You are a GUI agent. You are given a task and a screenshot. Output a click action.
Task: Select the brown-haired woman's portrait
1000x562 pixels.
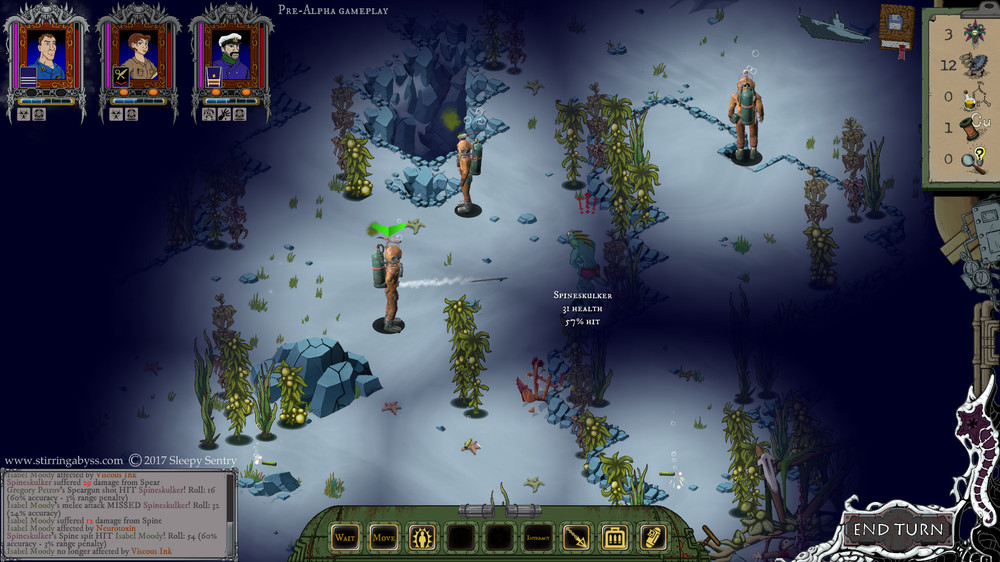(138, 54)
